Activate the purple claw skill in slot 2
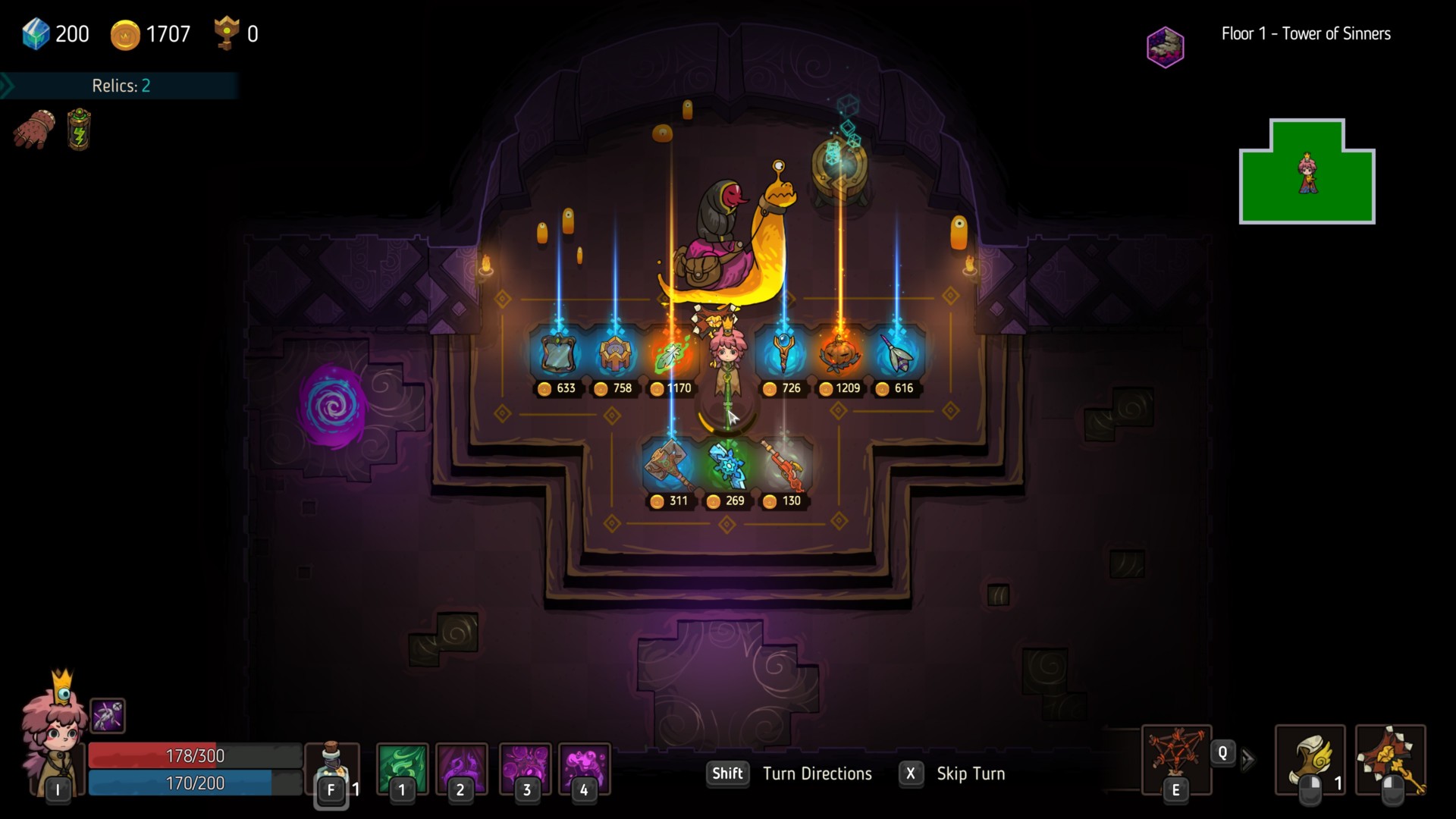This screenshot has height=819, width=1456. click(x=461, y=767)
